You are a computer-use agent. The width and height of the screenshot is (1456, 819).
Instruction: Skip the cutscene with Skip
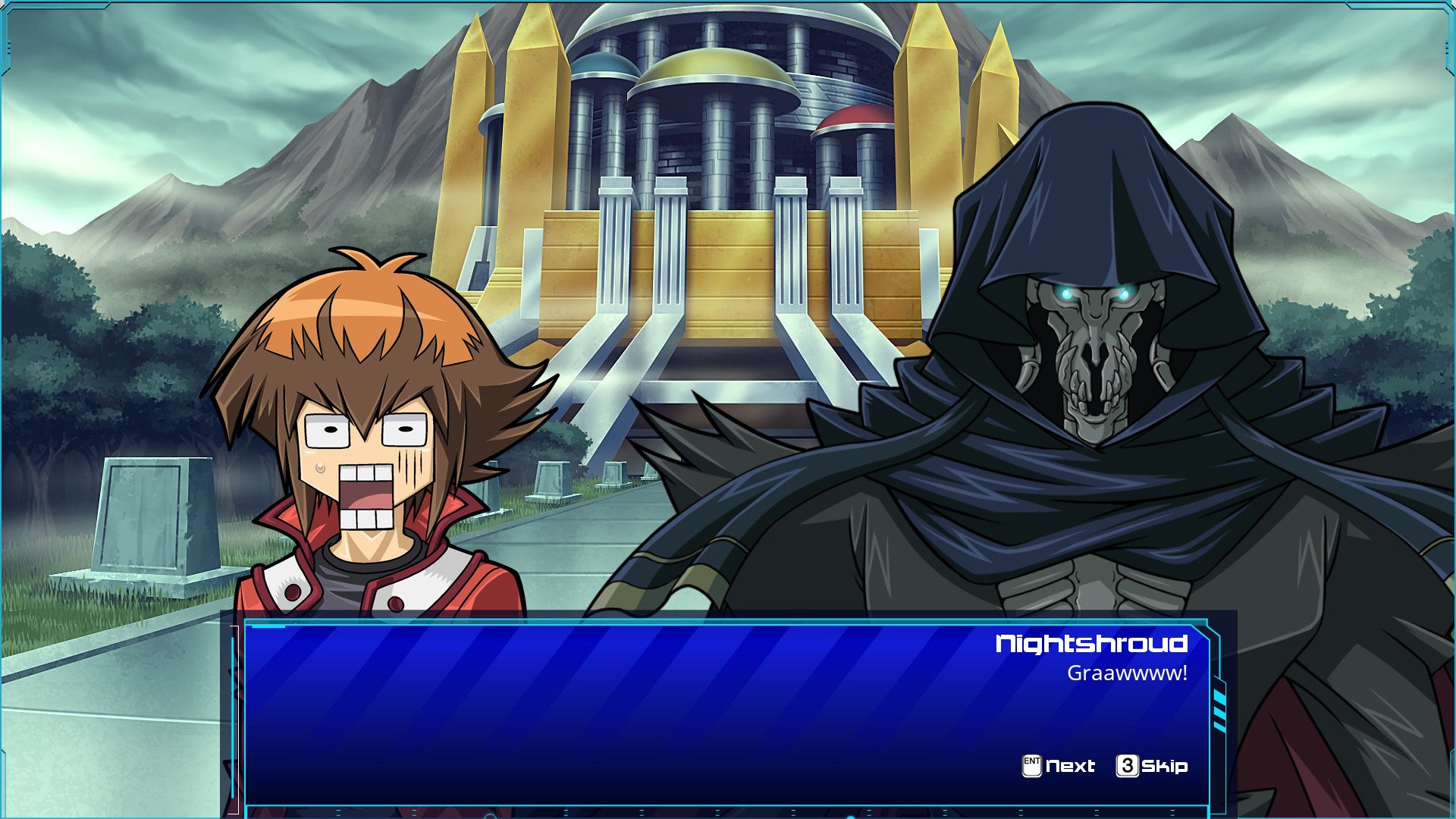[x=1152, y=766]
